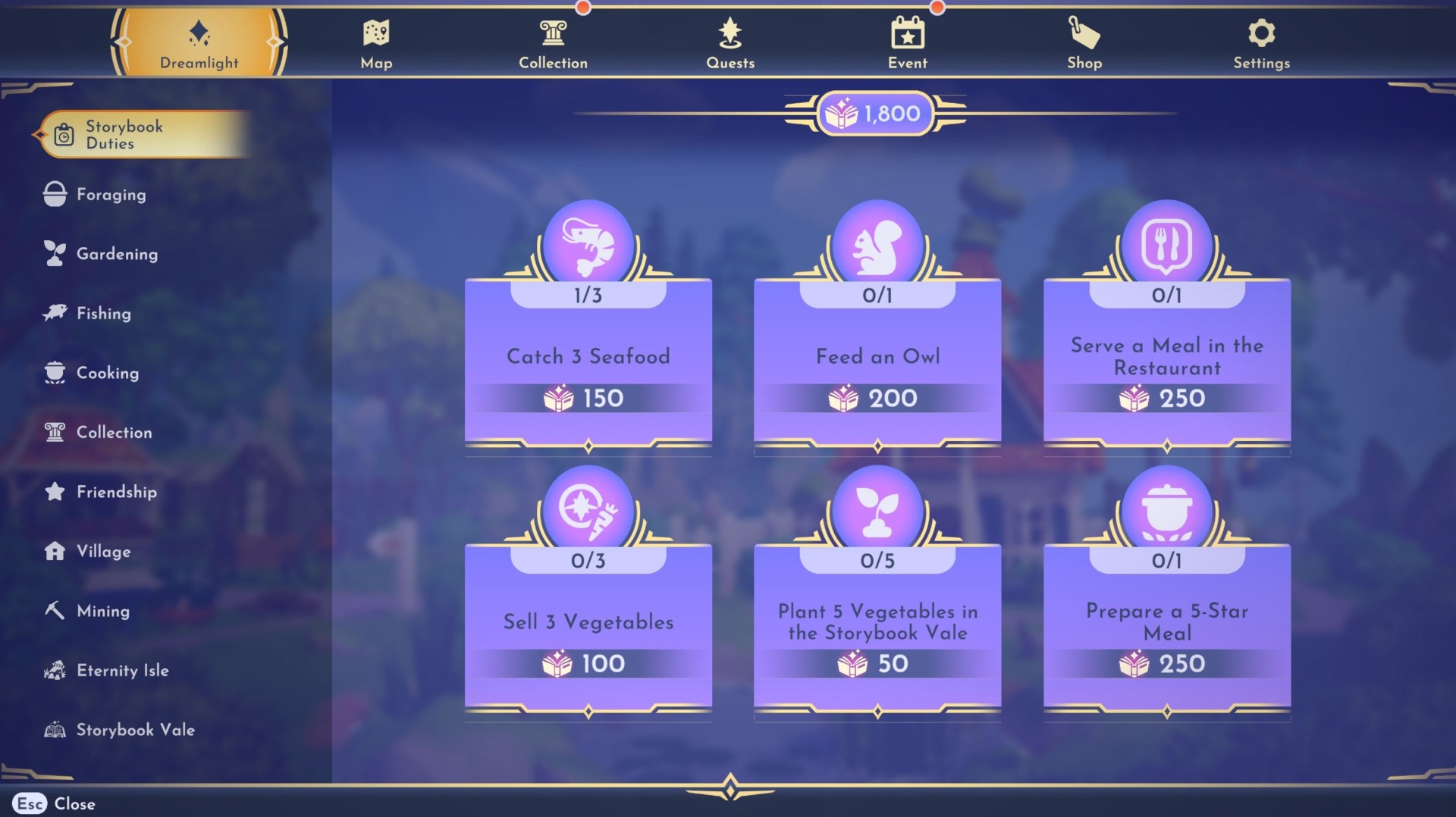This screenshot has width=1456, height=817.
Task: Open Settings using the gear icon
Action: coord(1260,32)
